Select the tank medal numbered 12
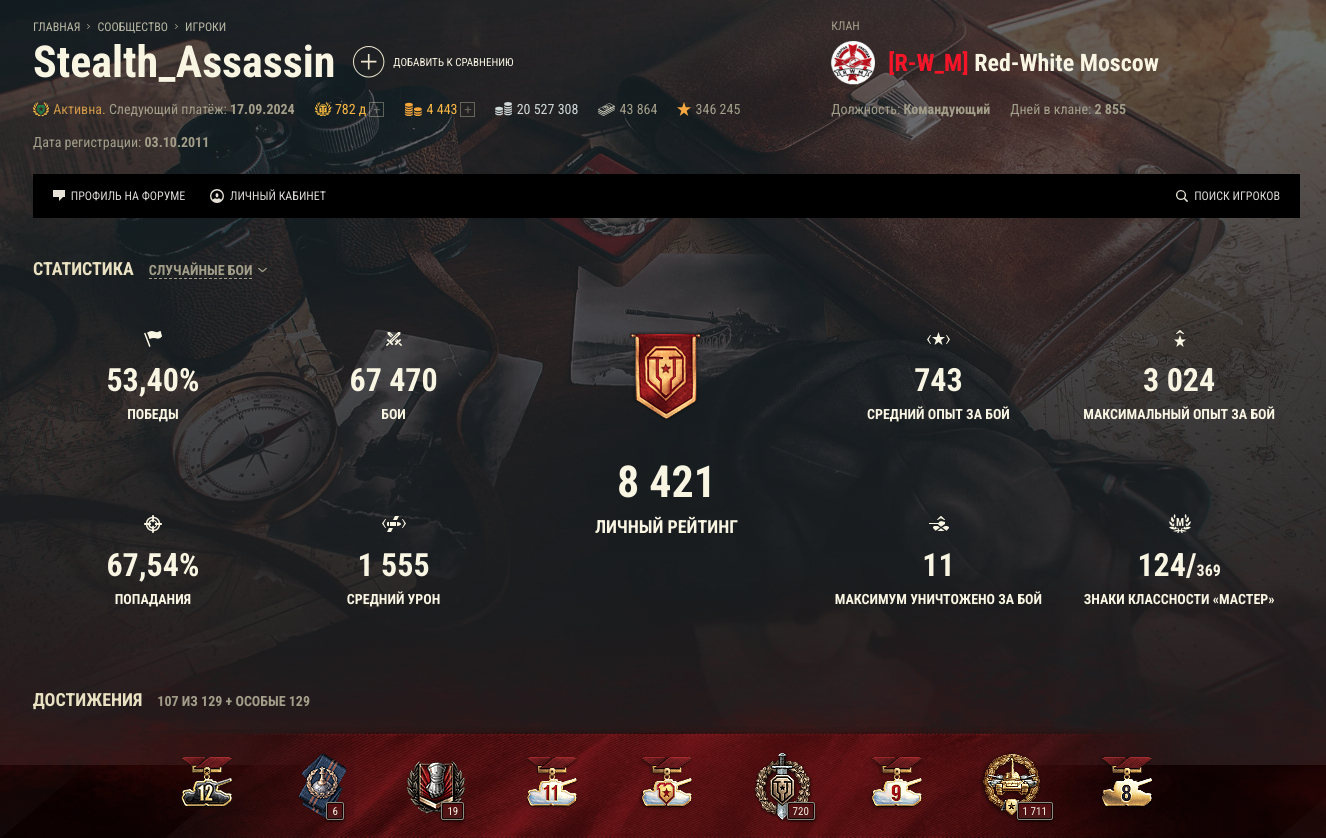The height and width of the screenshot is (838, 1326). (207, 784)
